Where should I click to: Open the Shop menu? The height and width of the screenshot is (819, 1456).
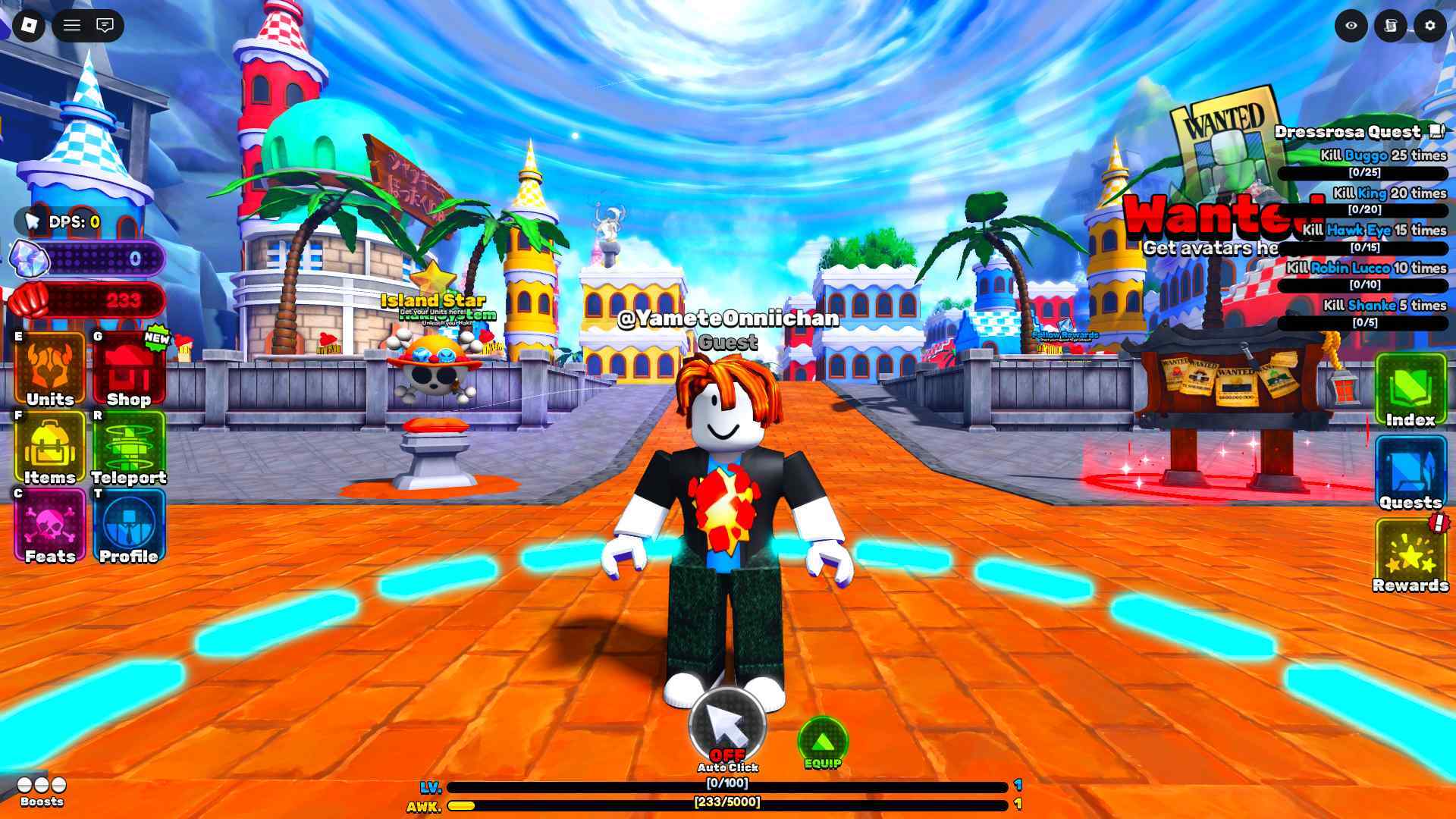pyautogui.click(x=128, y=369)
